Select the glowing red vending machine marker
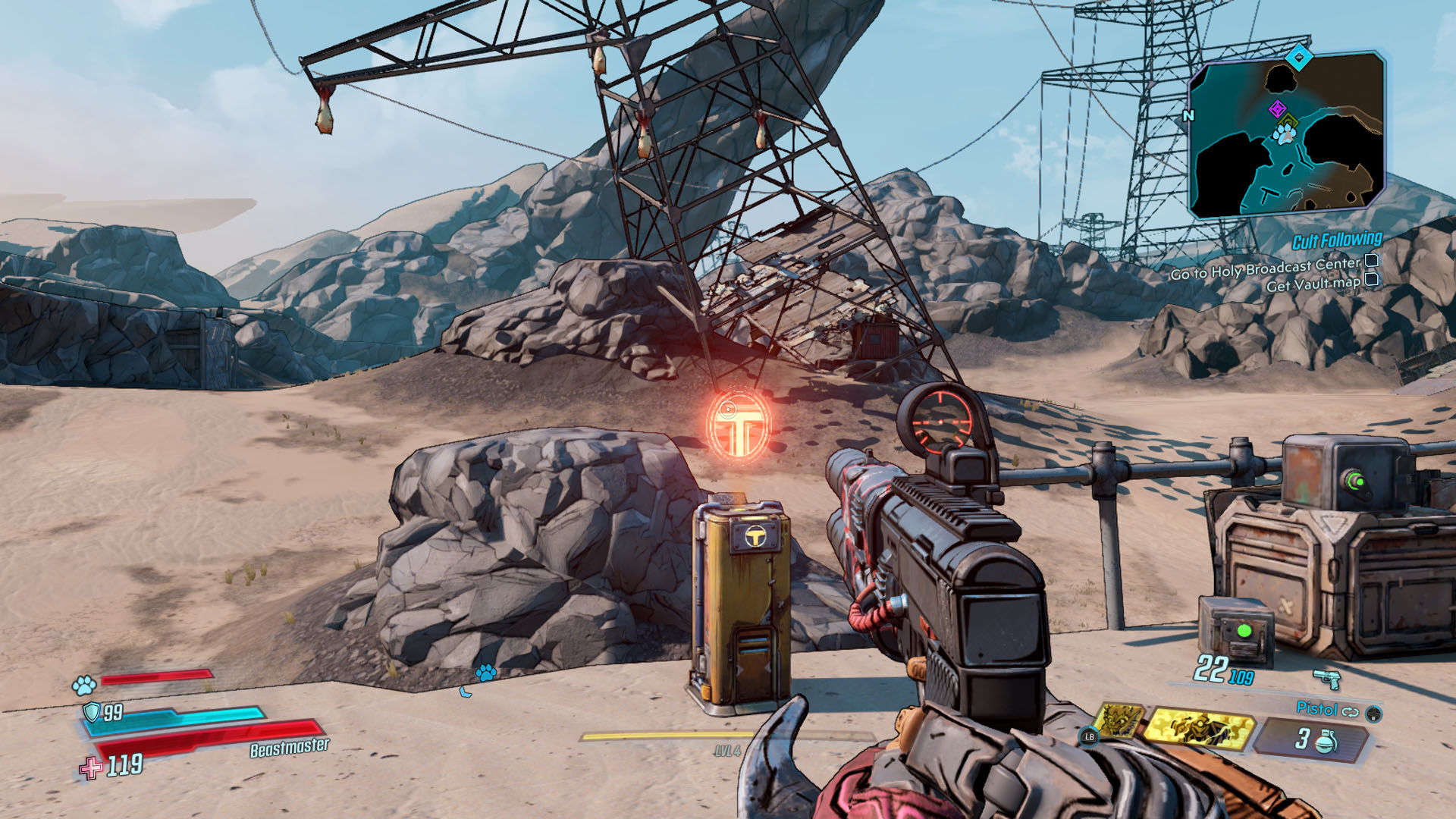1456x819 pixels. [x=738, y=425]
